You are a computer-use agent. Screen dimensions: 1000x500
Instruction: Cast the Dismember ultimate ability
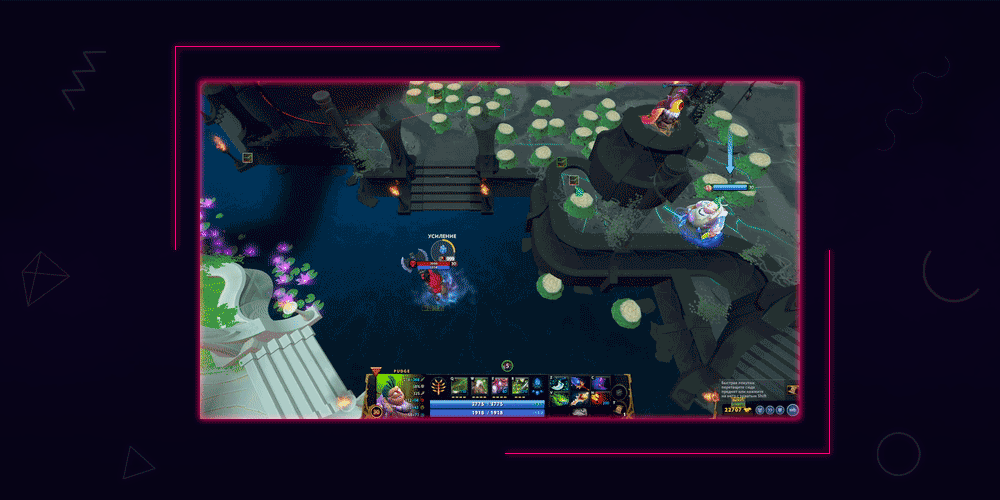pyautogui.click(x=520, y=386)
